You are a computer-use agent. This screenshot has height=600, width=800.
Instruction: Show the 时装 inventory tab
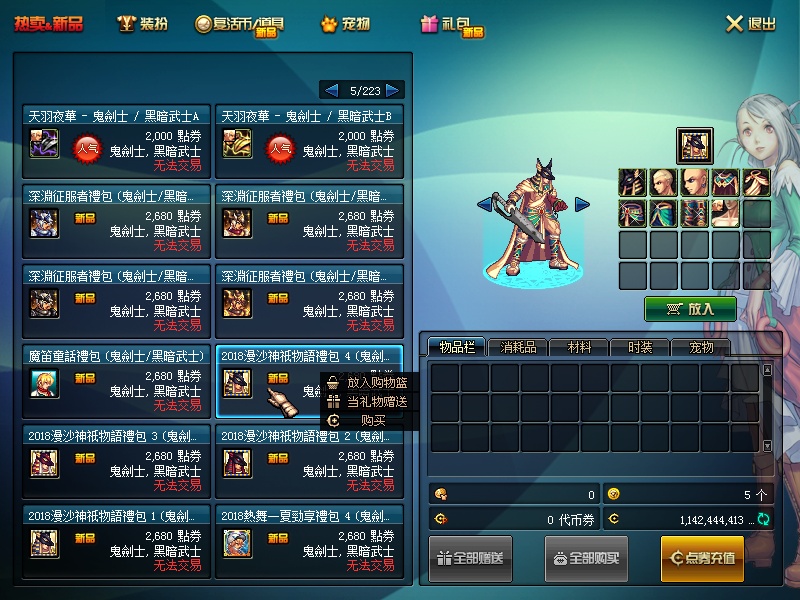pos(640,347)
